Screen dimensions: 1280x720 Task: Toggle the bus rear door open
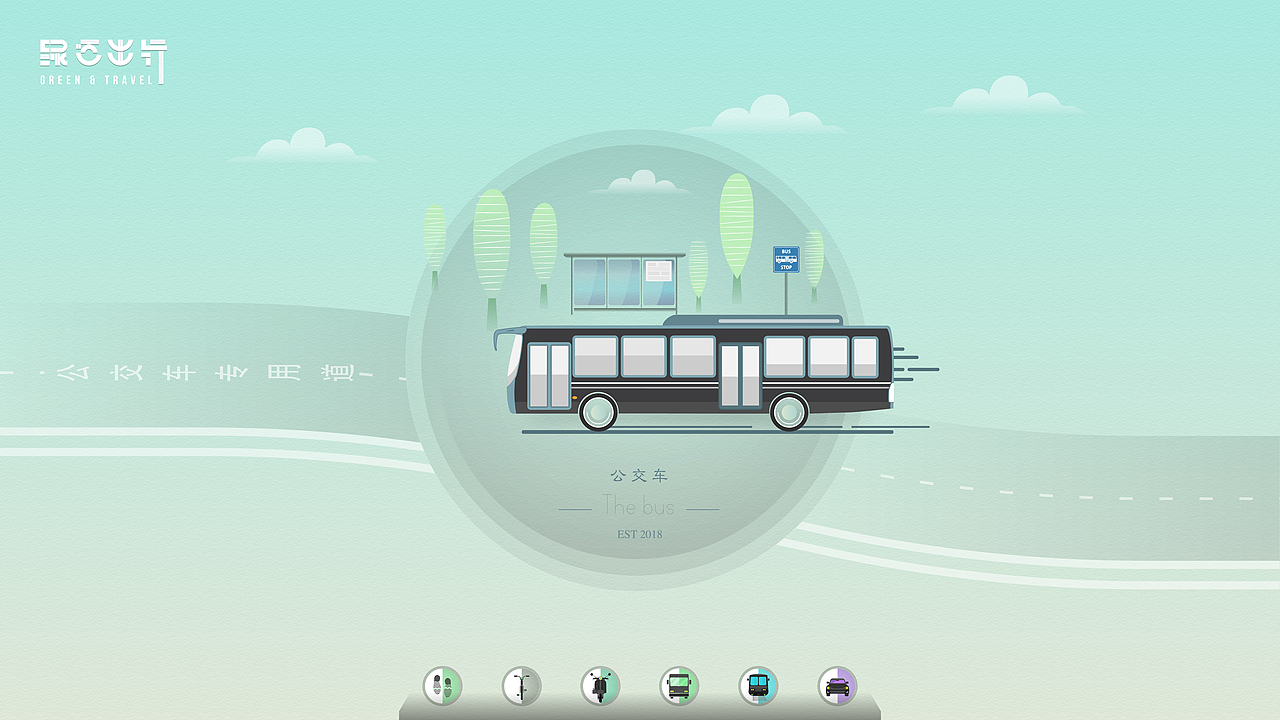(x=739, y=377)
